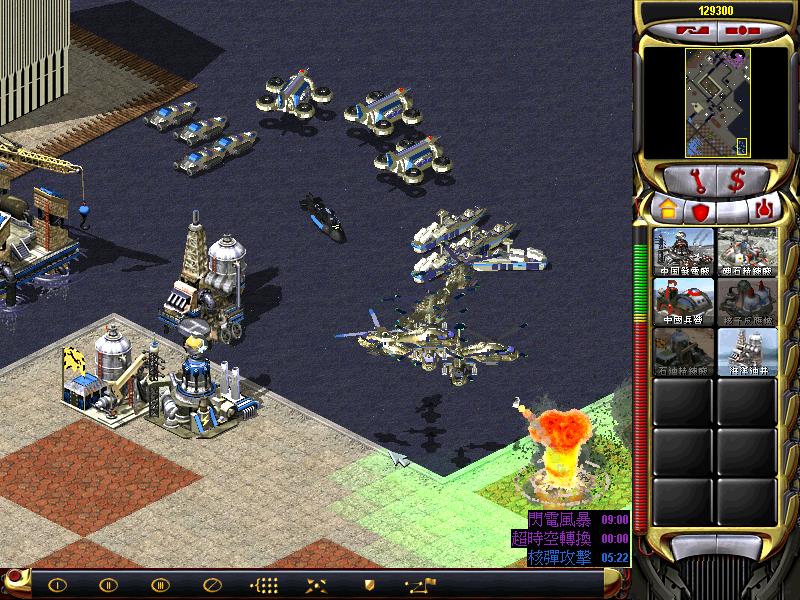The image size is (800, 600).
Task: Select the 海洋油井 ocean oil well
Action: click(746, 351)
